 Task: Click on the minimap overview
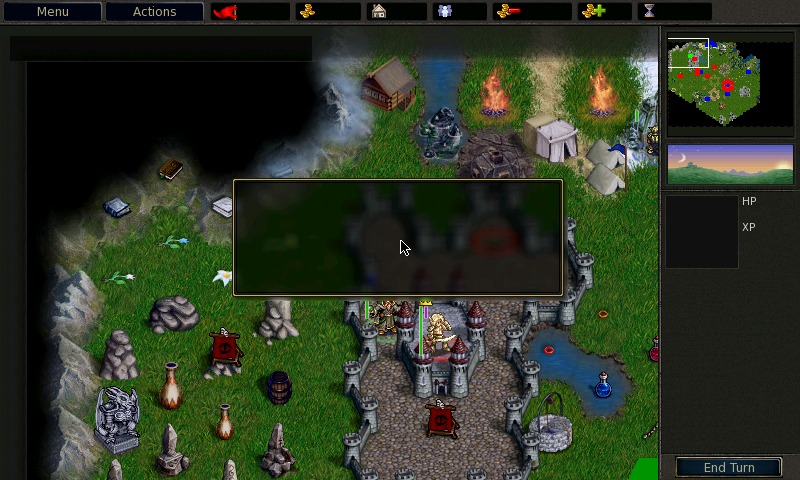[730, 83]
